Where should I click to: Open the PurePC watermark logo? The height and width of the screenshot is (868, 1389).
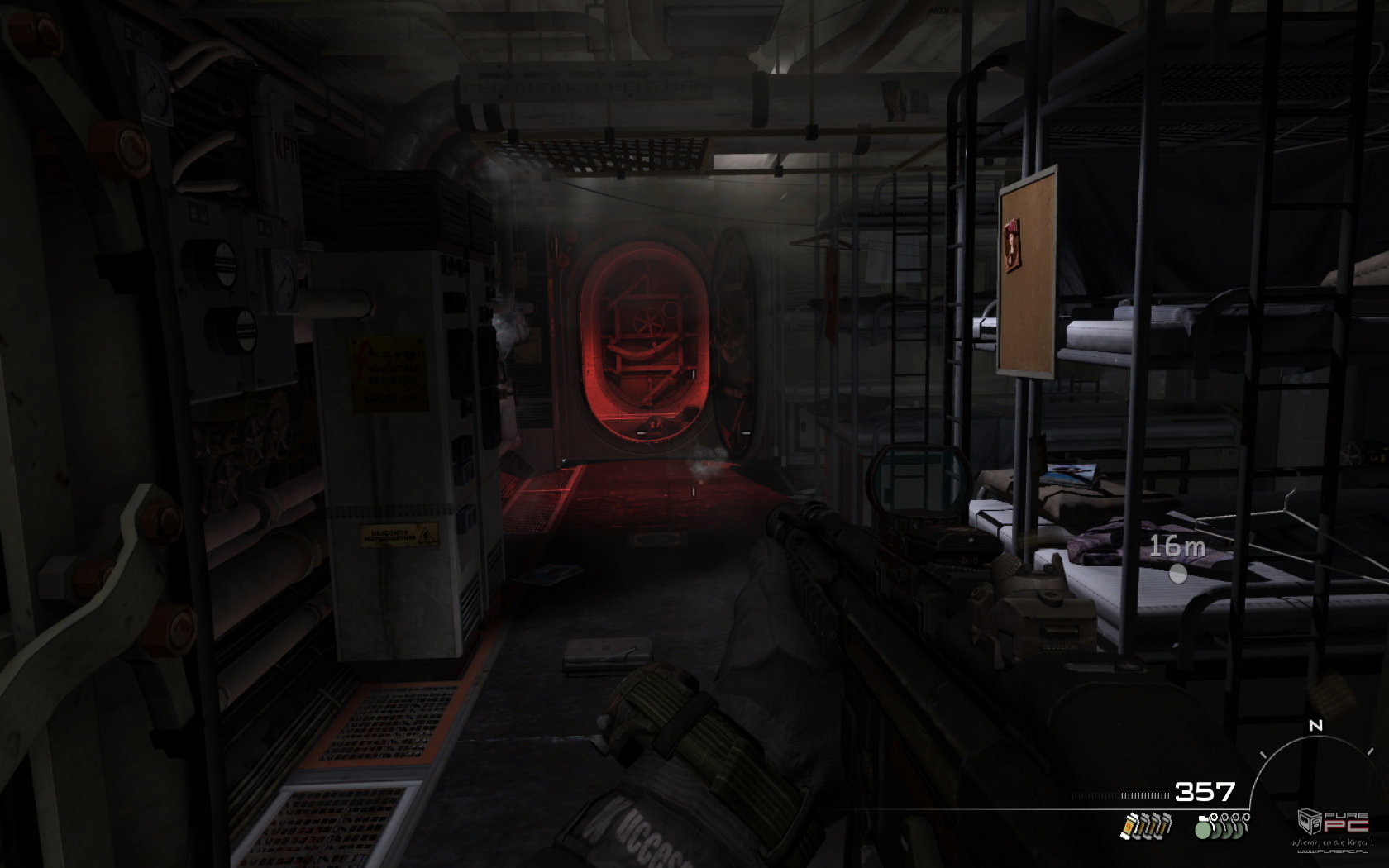pyautogui.click(x=1333, y=823)
